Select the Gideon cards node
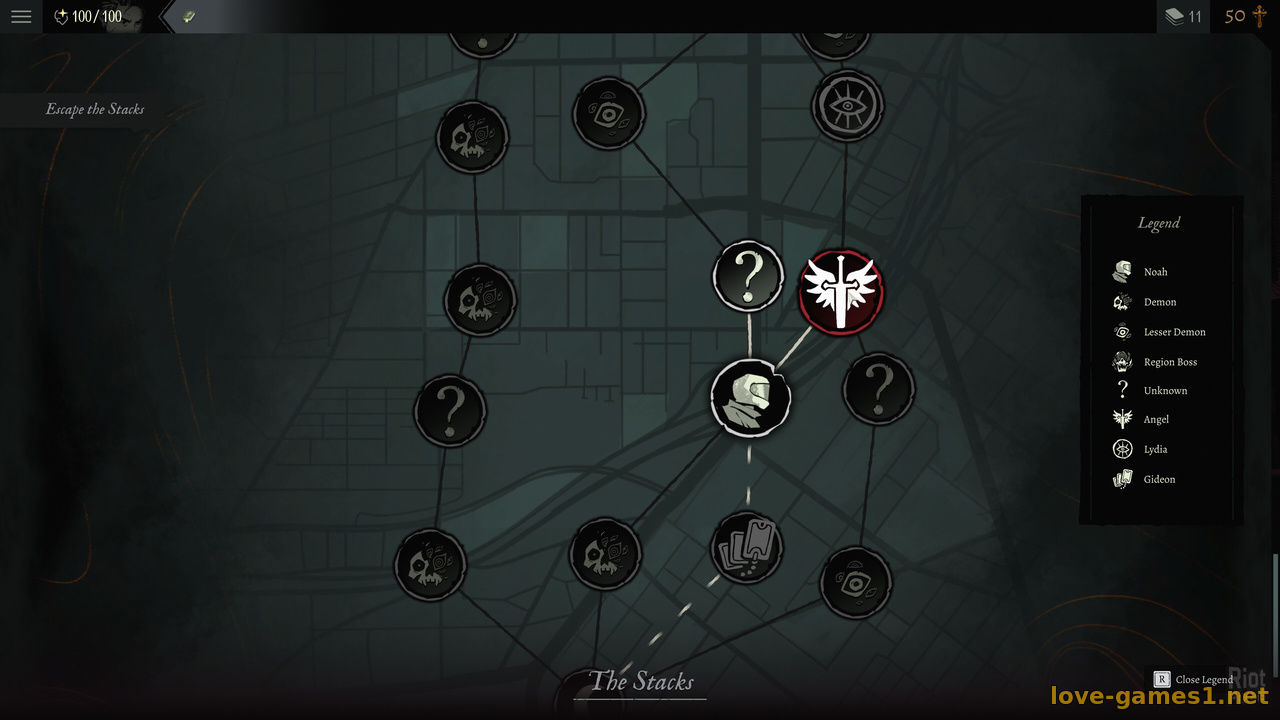This screenshot has height=720, width=1280. (746, 548)
